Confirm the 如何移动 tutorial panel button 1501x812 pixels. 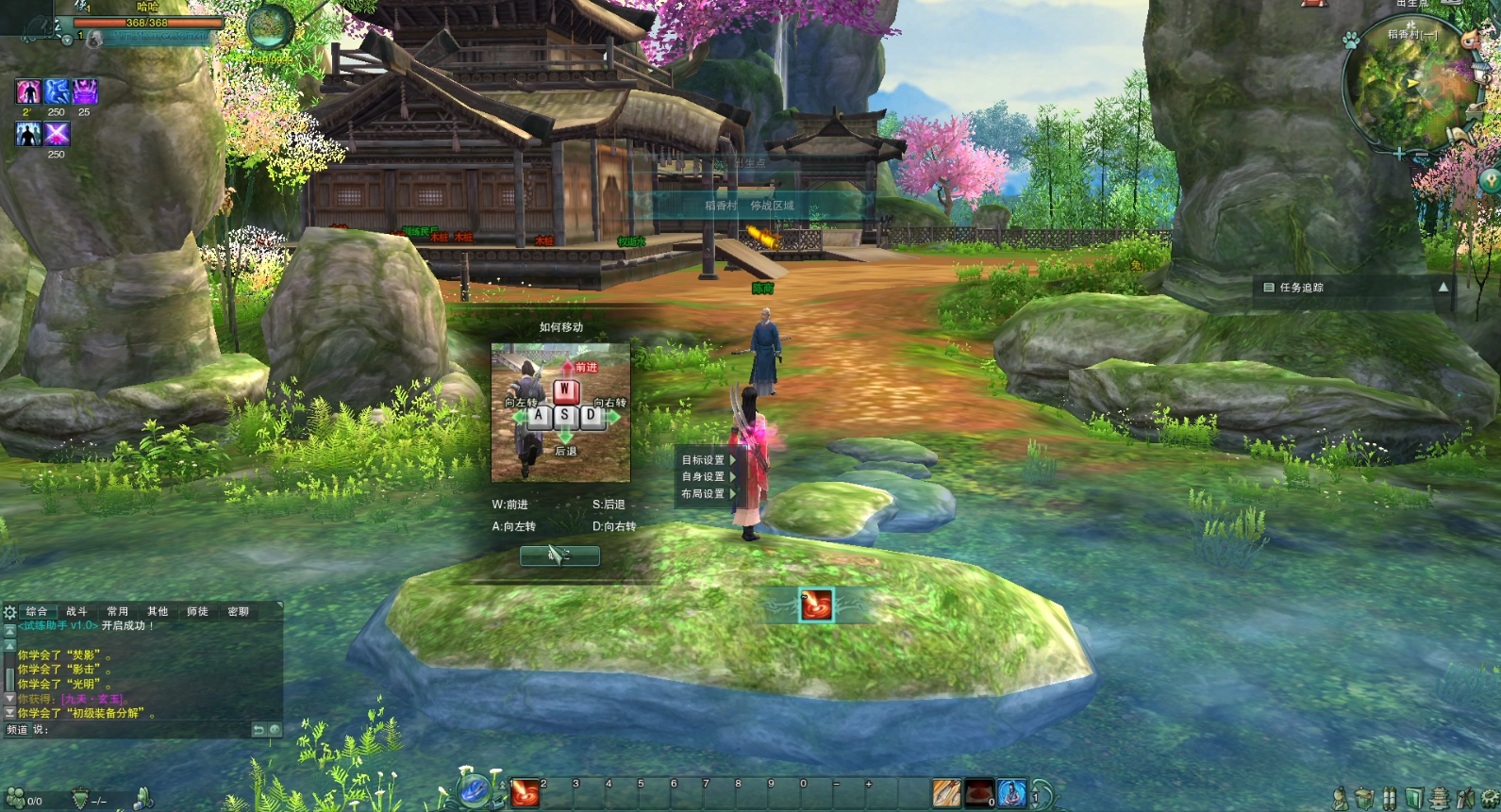559,555
